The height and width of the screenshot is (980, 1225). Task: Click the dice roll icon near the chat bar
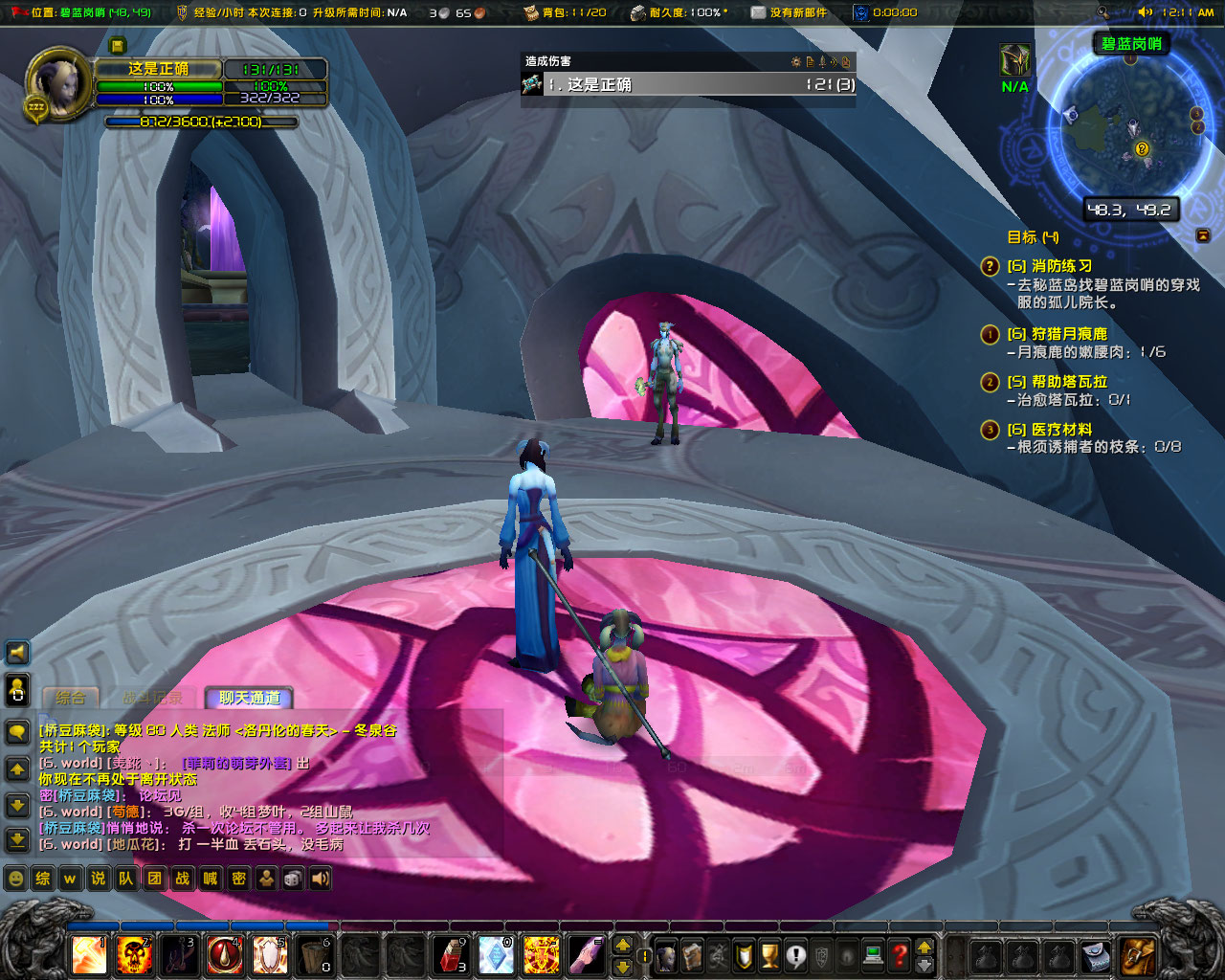(292, 879)
